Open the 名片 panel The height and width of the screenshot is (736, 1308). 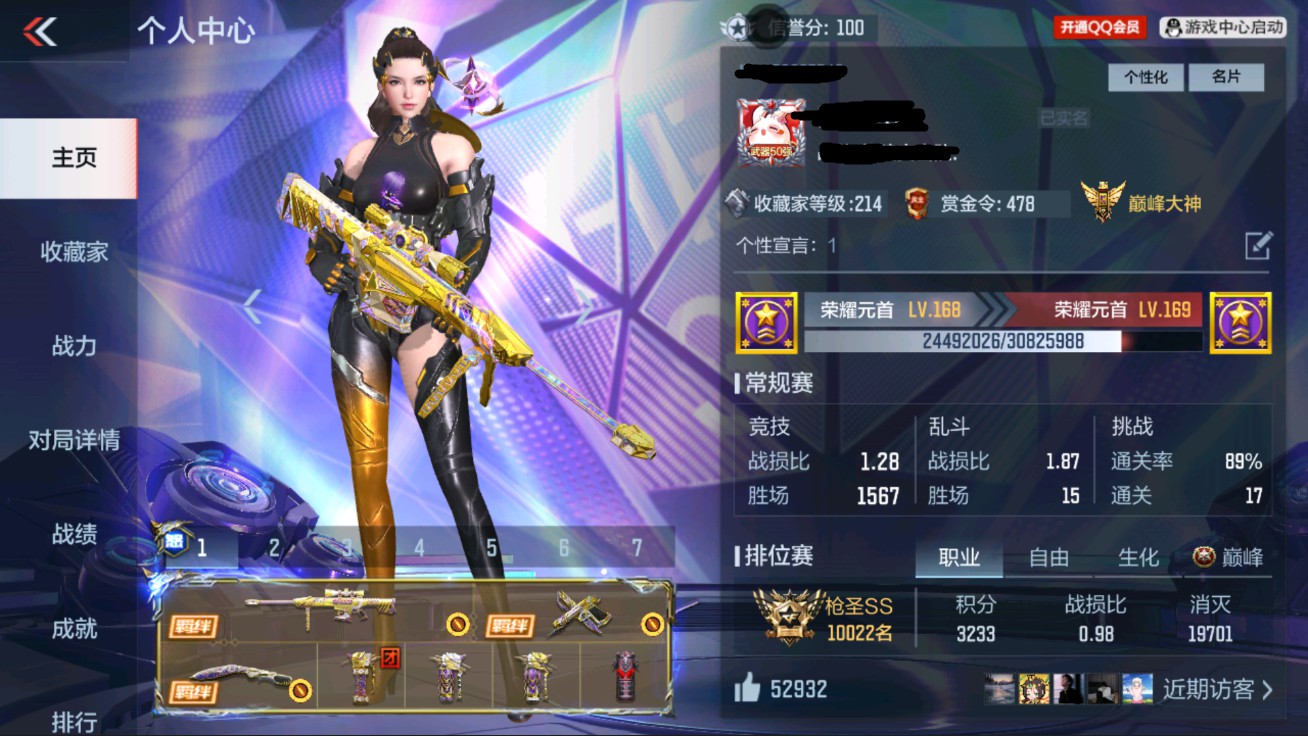(x=1227, y=77)
